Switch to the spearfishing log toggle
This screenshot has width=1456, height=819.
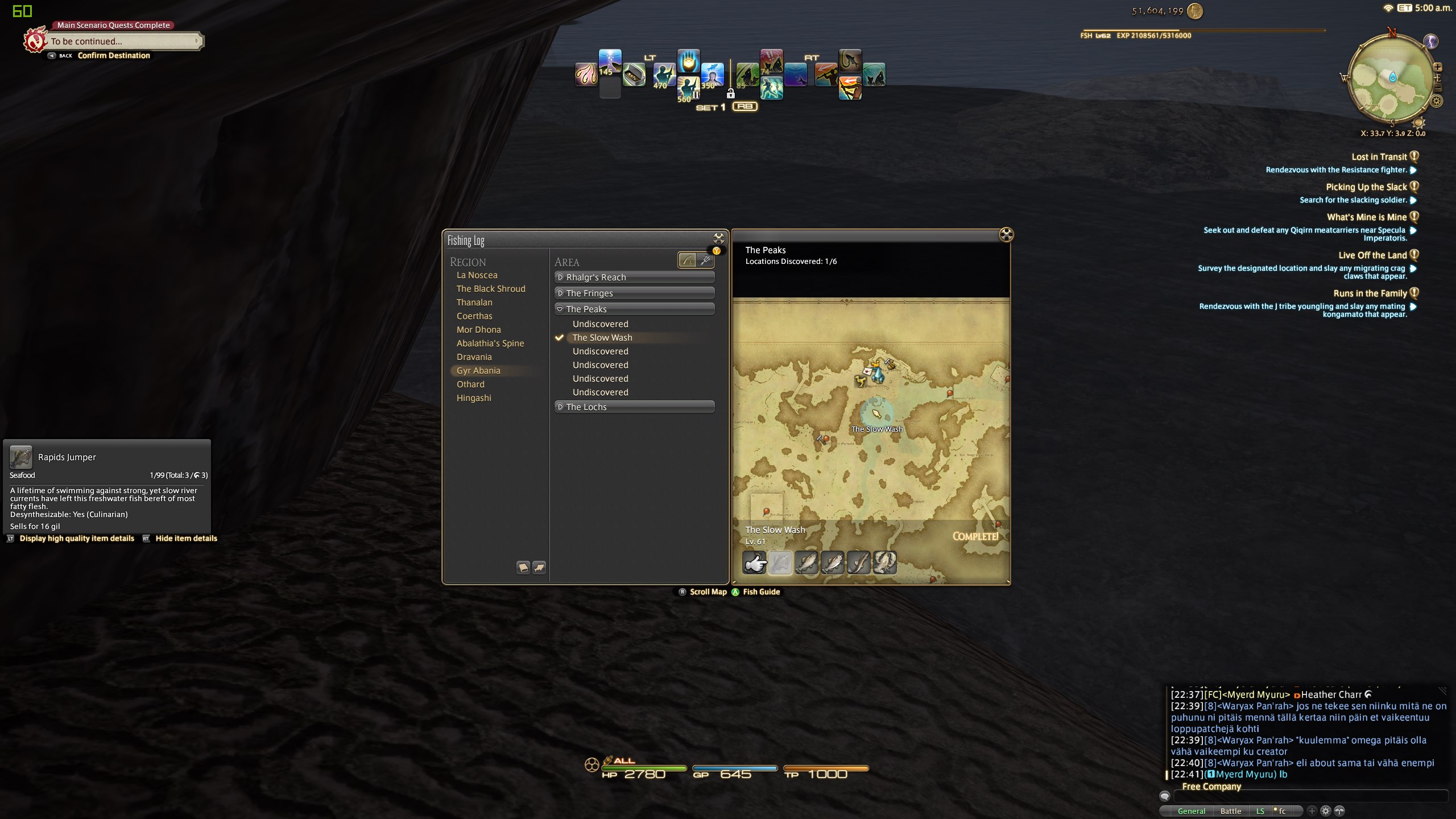click(705, 260)
